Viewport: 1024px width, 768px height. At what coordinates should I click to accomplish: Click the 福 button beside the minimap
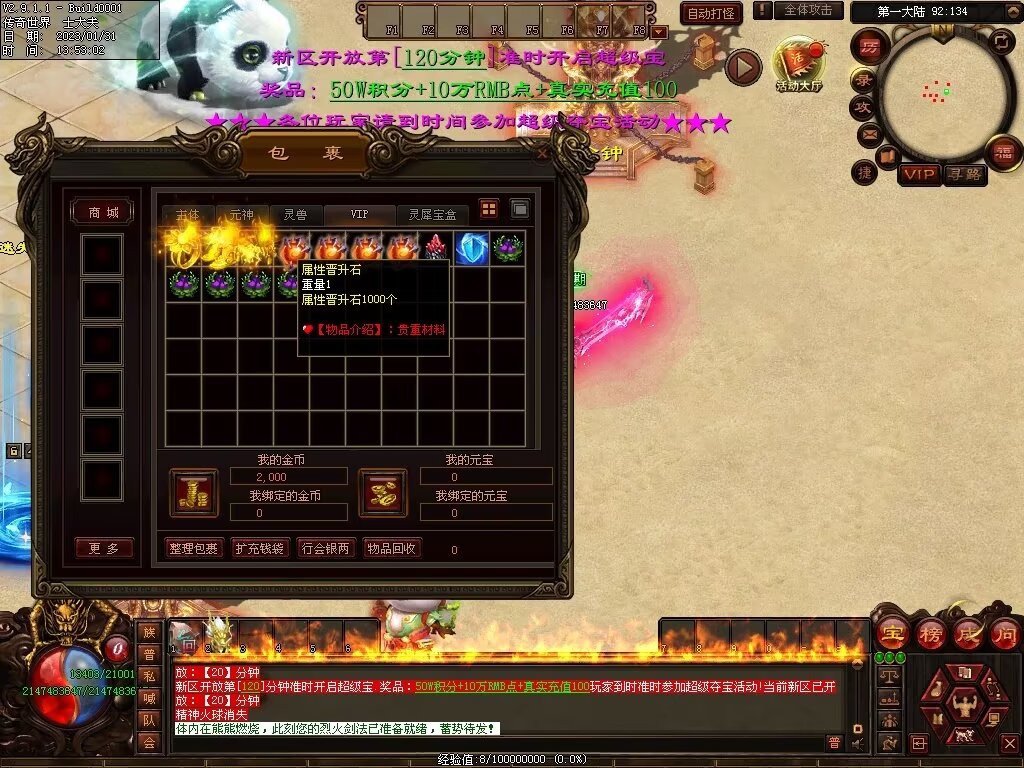pyautogui.click(x=1002, y=153)
